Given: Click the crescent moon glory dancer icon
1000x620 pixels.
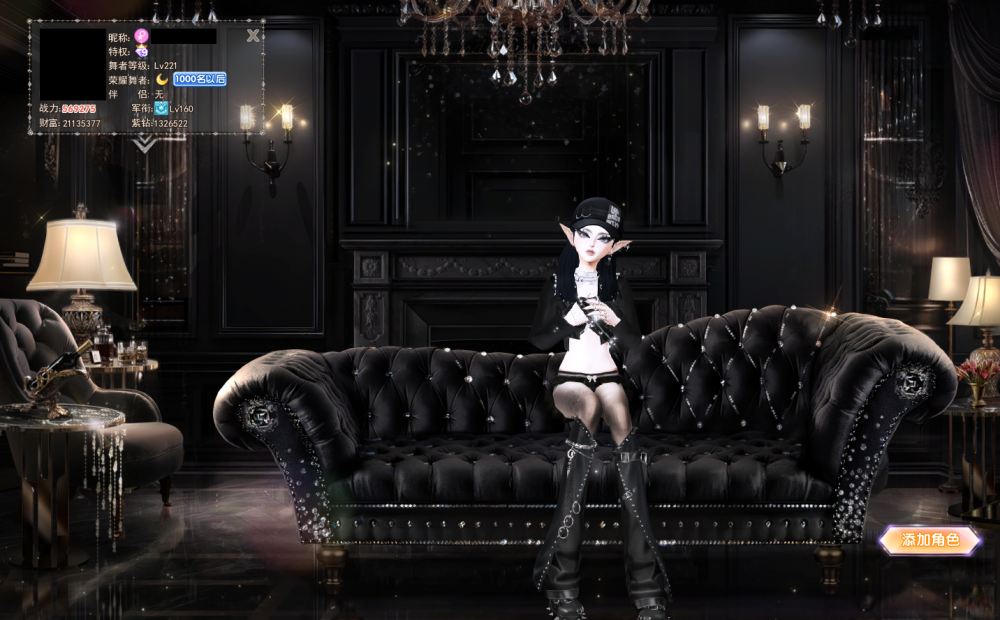Looking at the screenshot, I should pyautogui.click(x=161, y=79).
